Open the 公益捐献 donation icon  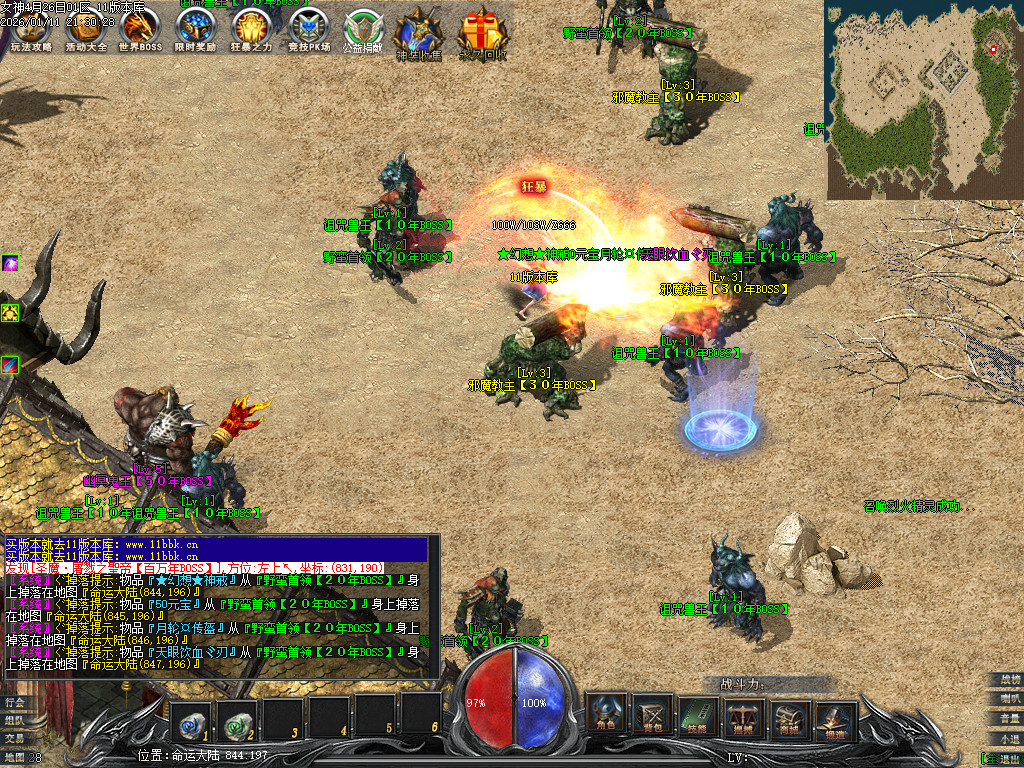coord(362,30)
